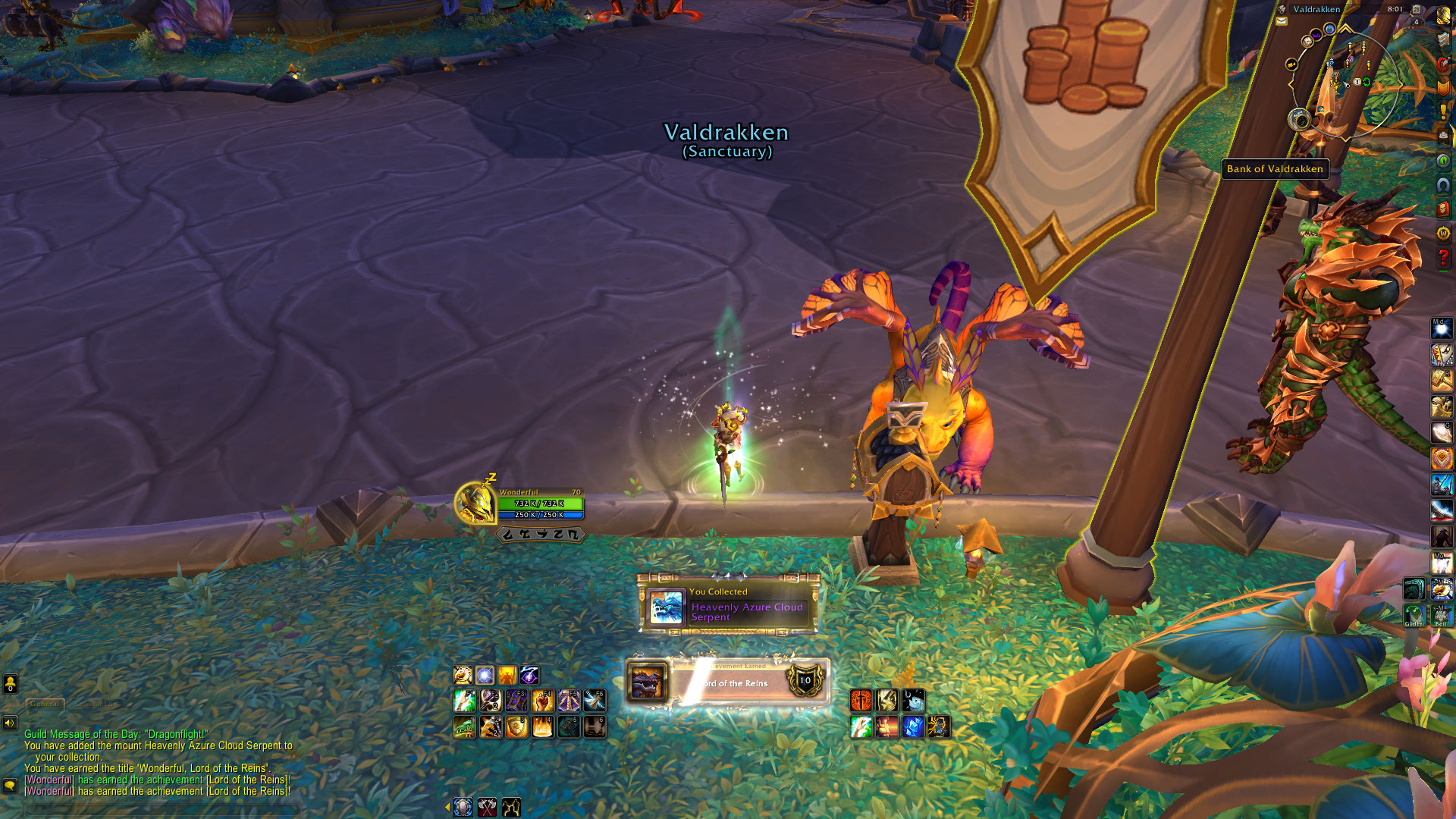Screen dimensions: 1456x819
Task: Click the Lord of the Reins chat link
Action: pyautogui.click(x=247, y=780)
